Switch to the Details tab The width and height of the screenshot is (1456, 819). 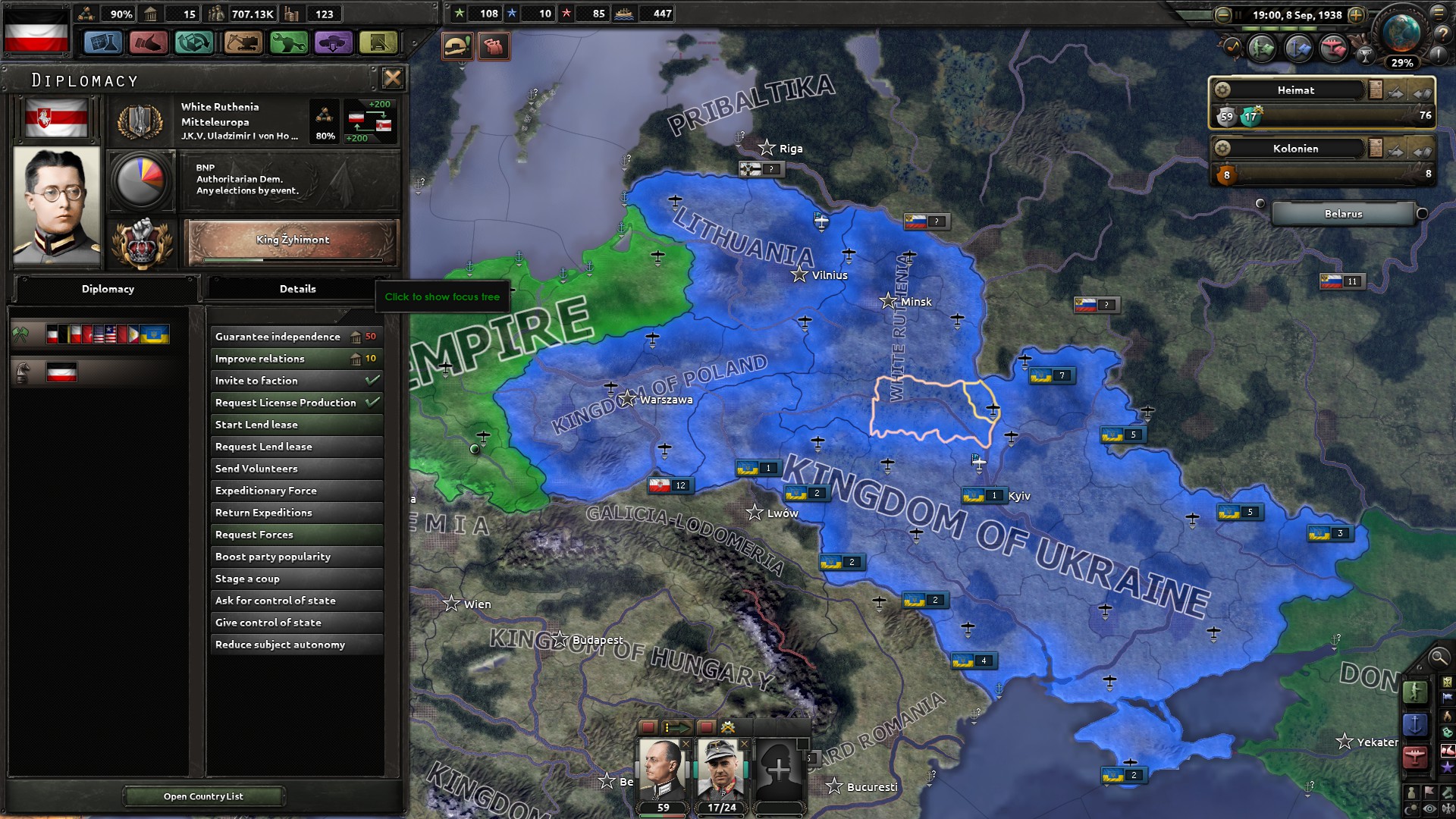click(x=298, y=289)
